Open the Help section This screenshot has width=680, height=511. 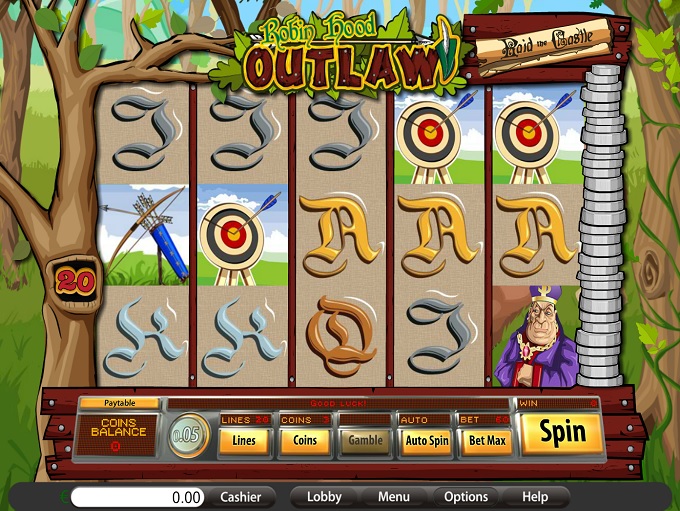[x=535, y=497]
